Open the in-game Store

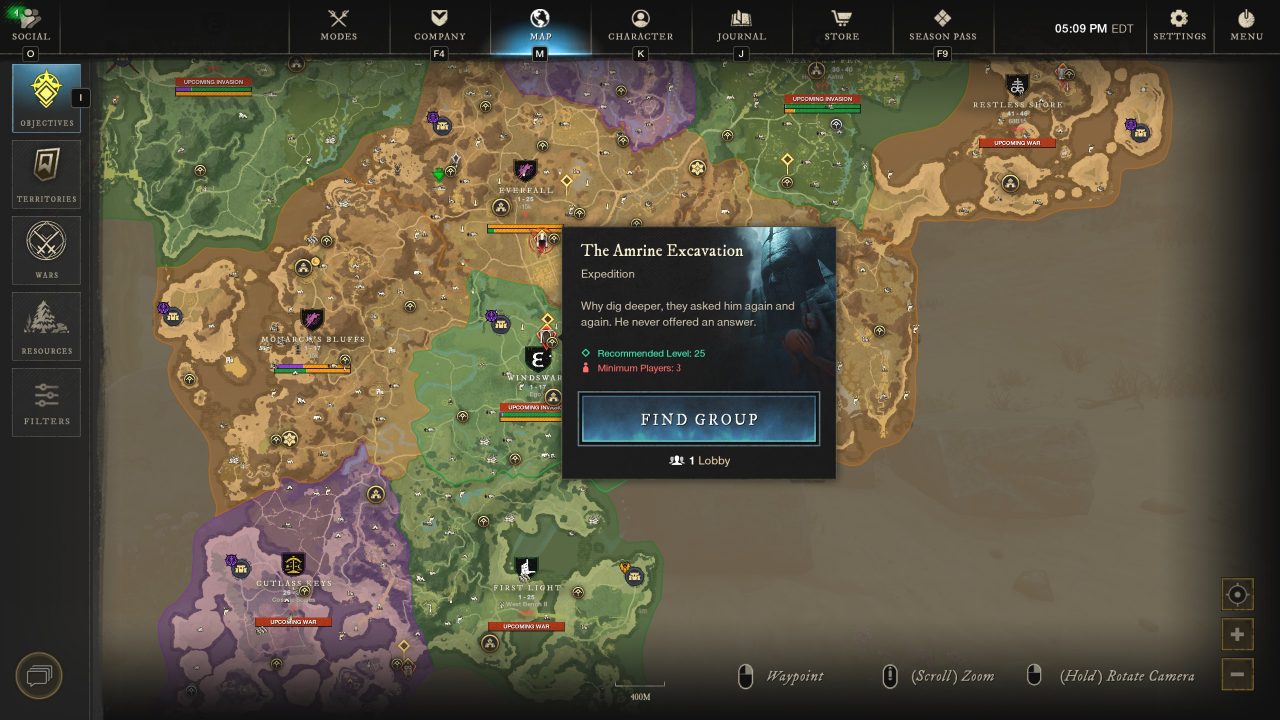click(841, 25)
